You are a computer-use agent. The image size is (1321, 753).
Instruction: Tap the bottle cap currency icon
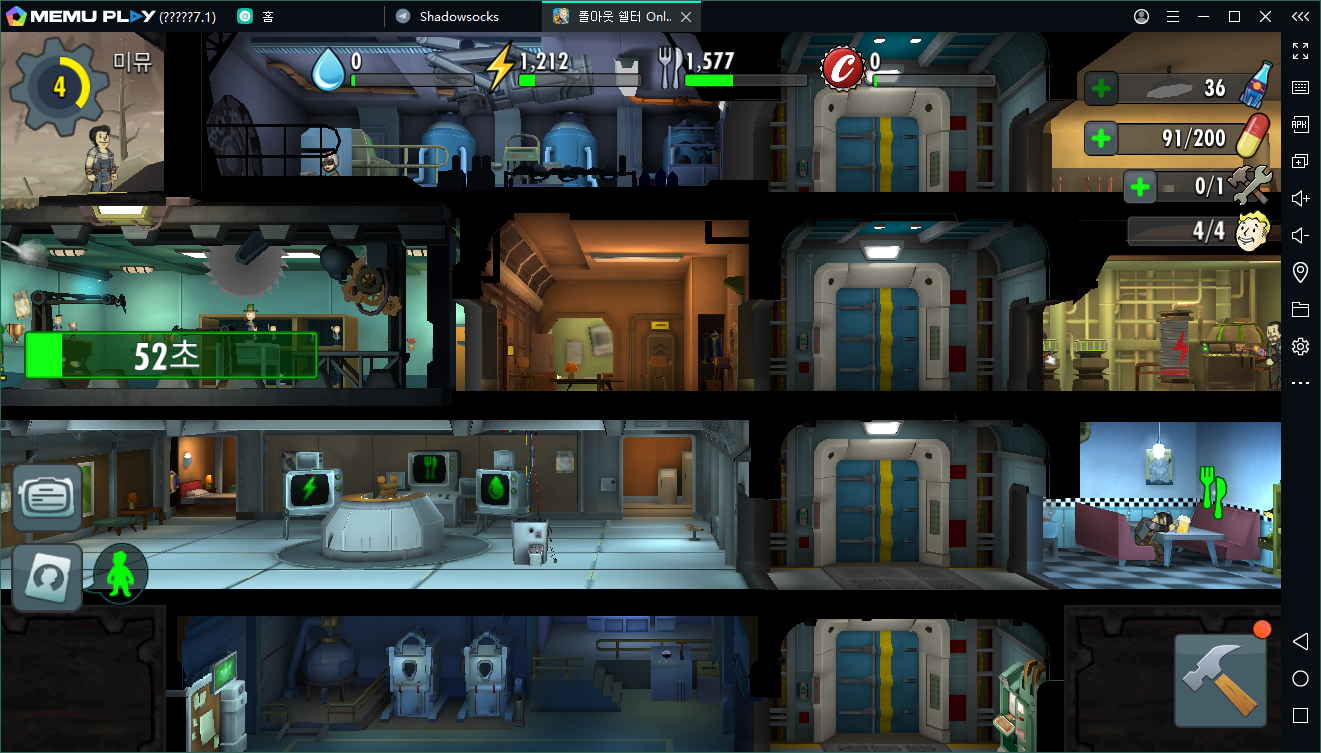(x=841, y=68)
